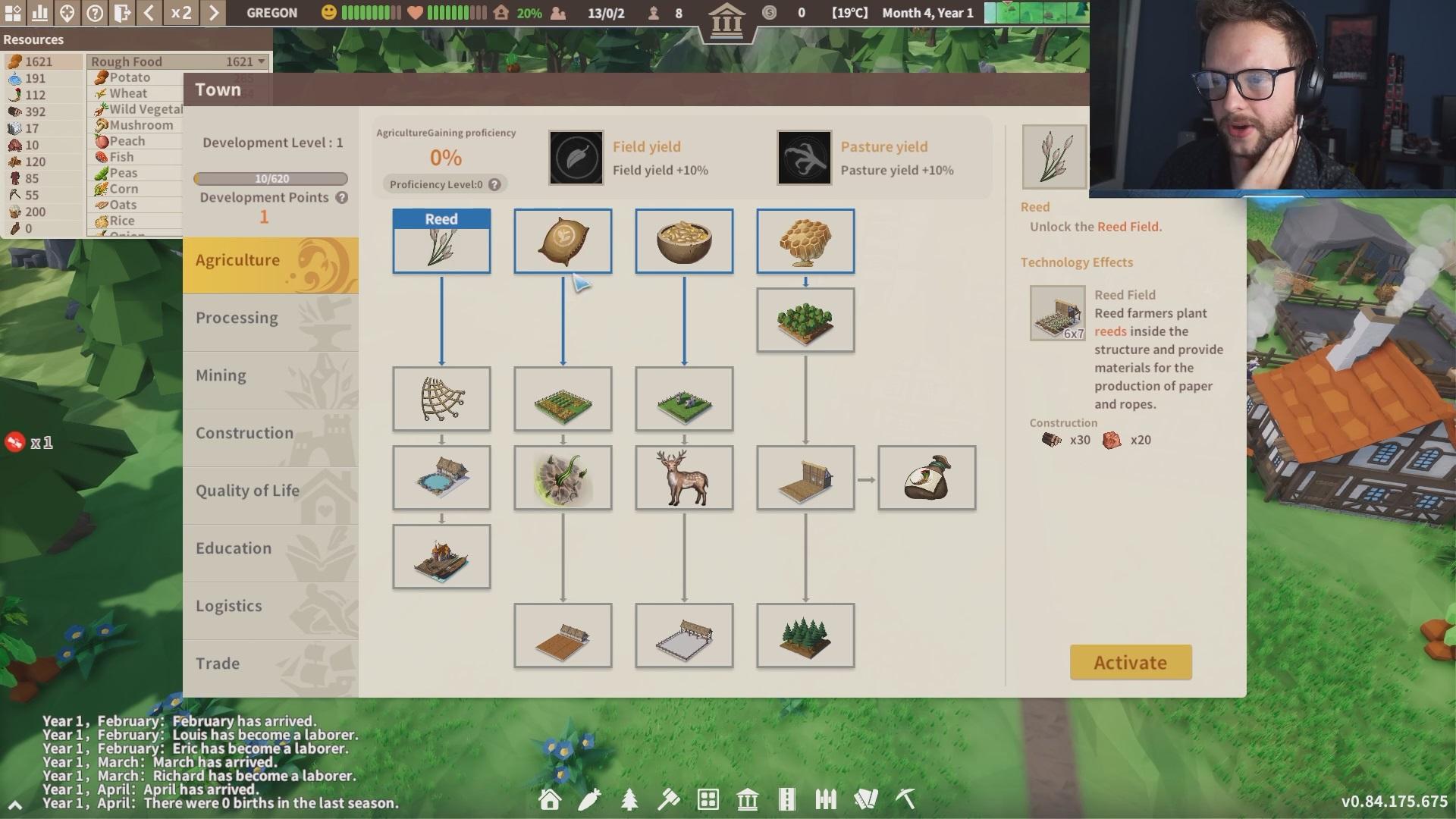Activate the Reed technology

pos(1130,662)
